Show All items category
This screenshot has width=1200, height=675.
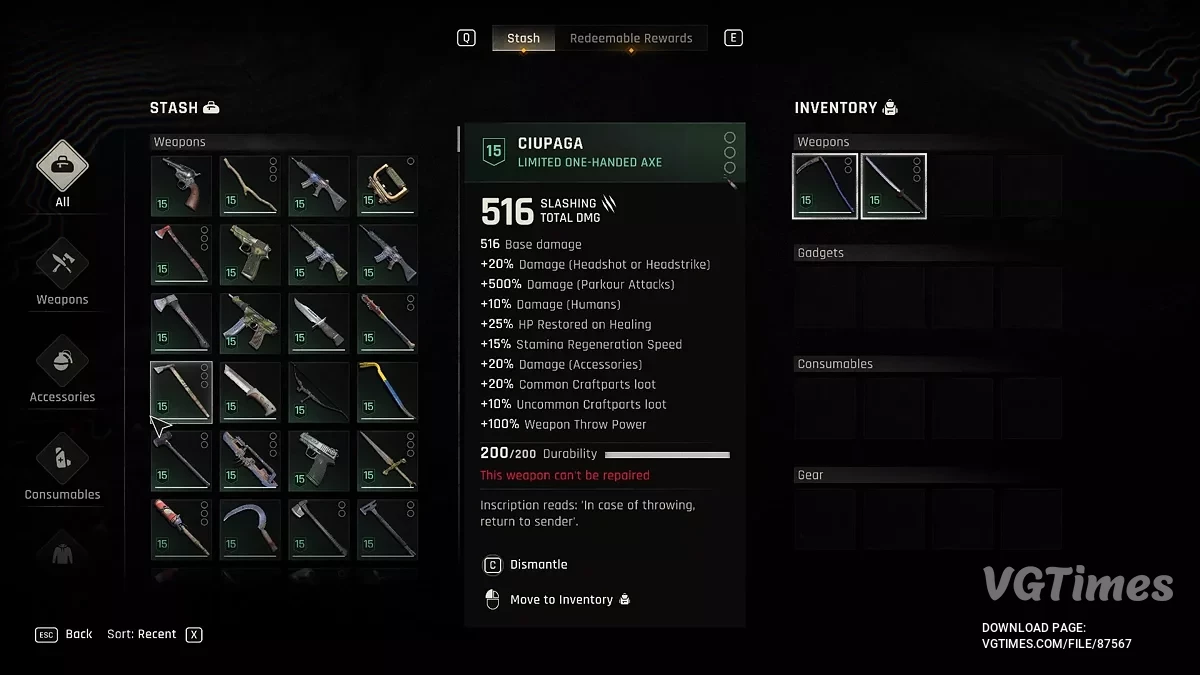62,175
